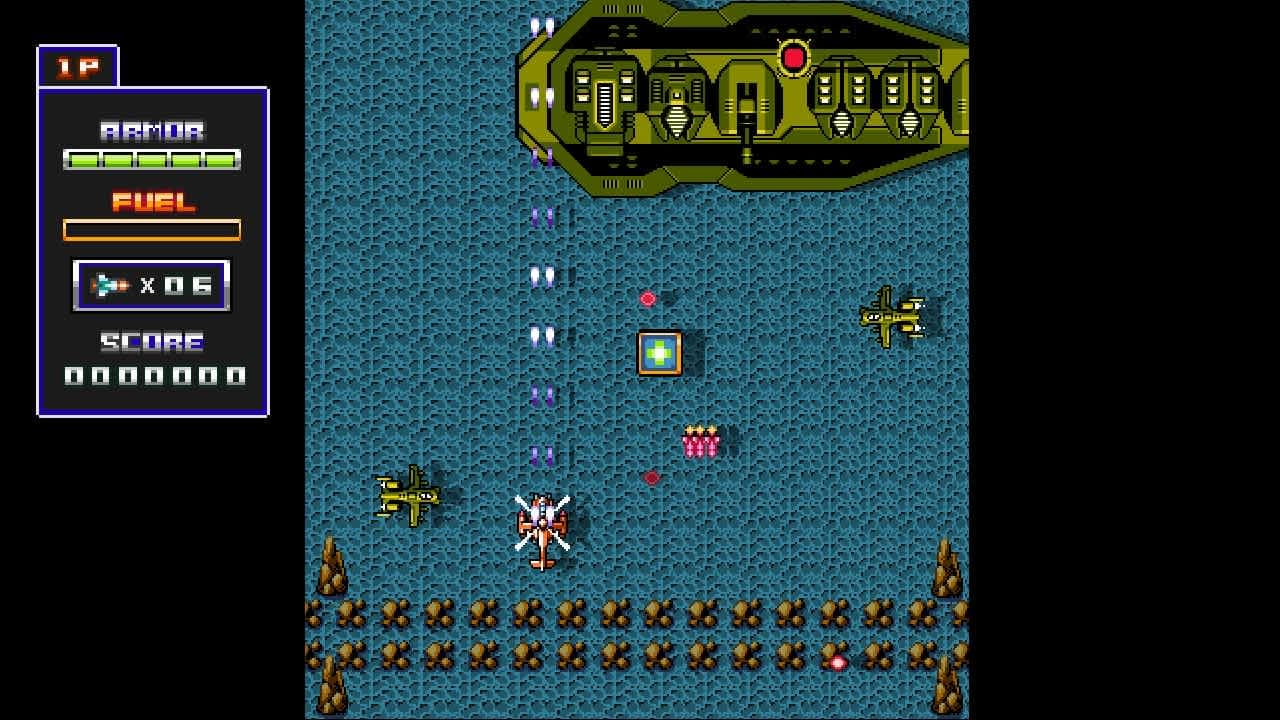Click the turret in the carrier's middle
Screen dimensions: 1280x720
tap(748, 105)
